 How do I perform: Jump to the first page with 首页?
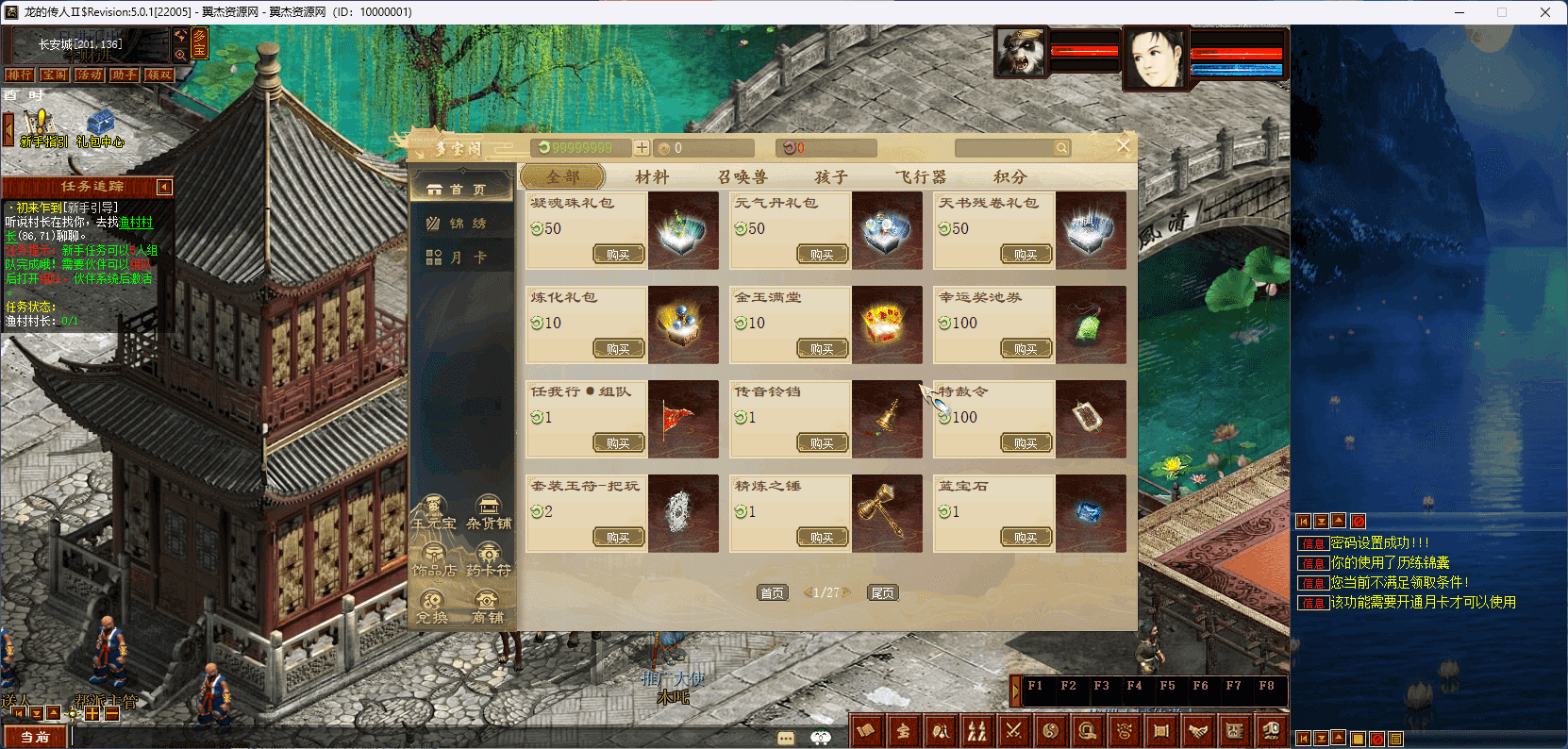pos(772,592)
